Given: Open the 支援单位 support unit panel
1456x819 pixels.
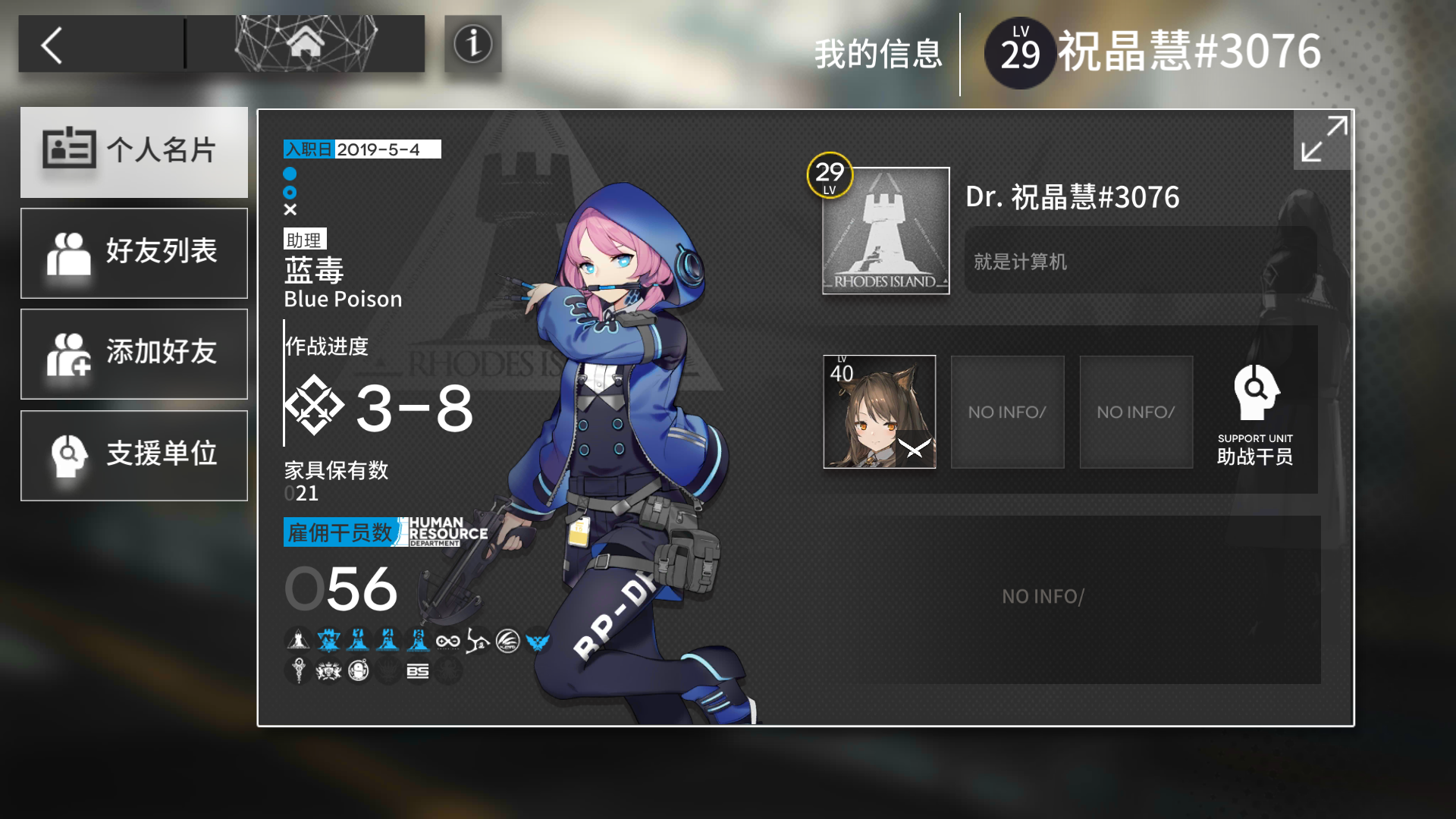Looking at the screenshot, I should (134, 454).
